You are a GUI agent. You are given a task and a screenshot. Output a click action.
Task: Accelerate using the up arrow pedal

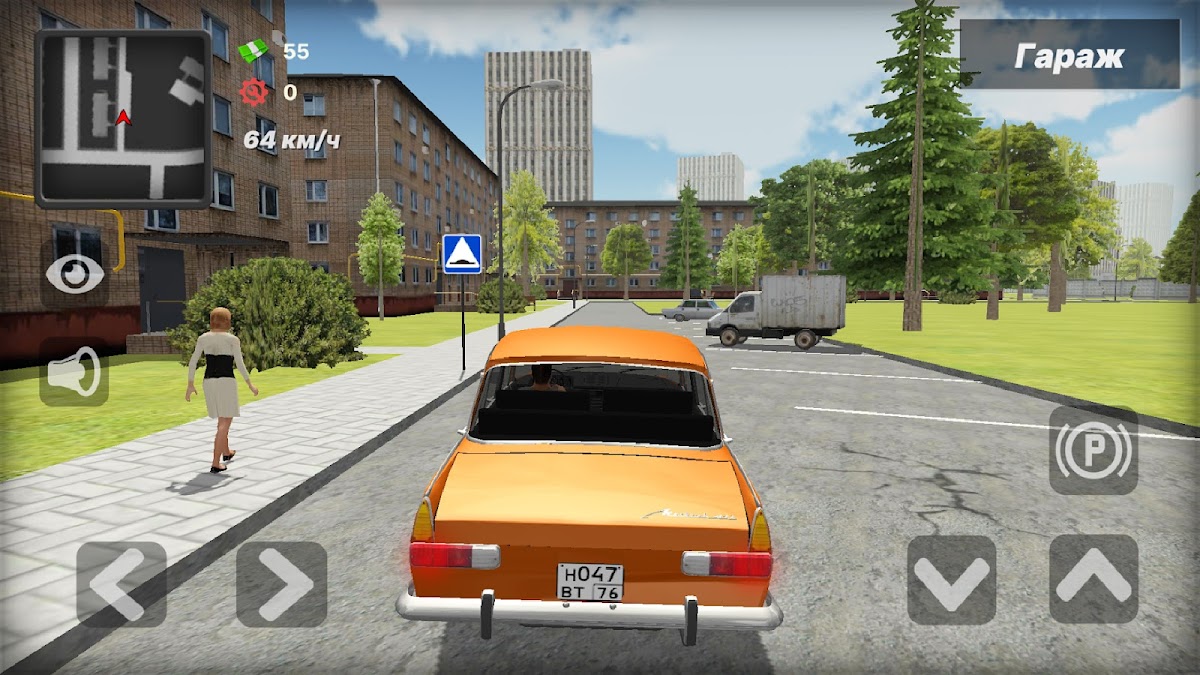click(1093, 580)
